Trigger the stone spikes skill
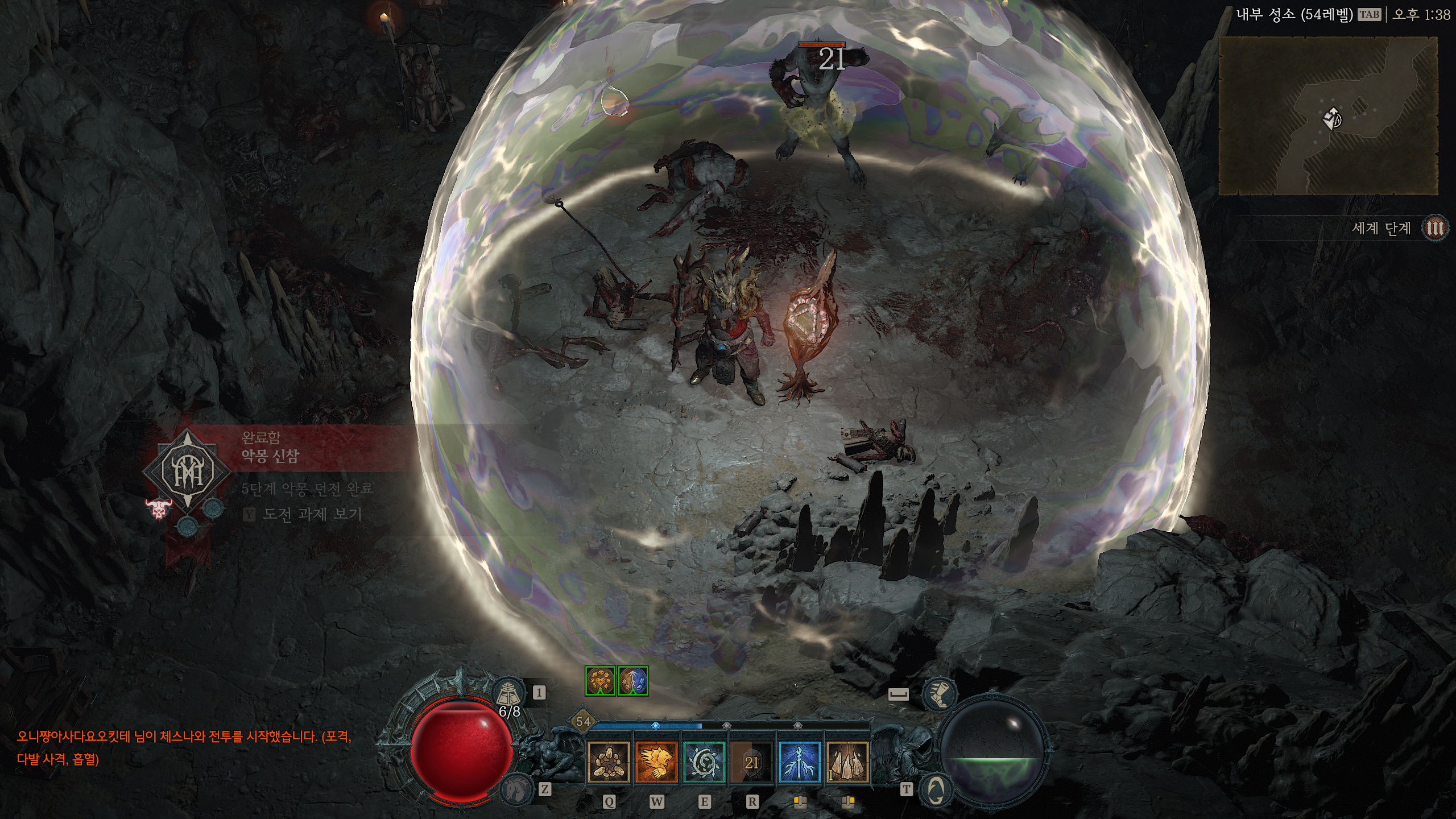The height and width of the screenshot is (819, 1456). pos(847,763)
